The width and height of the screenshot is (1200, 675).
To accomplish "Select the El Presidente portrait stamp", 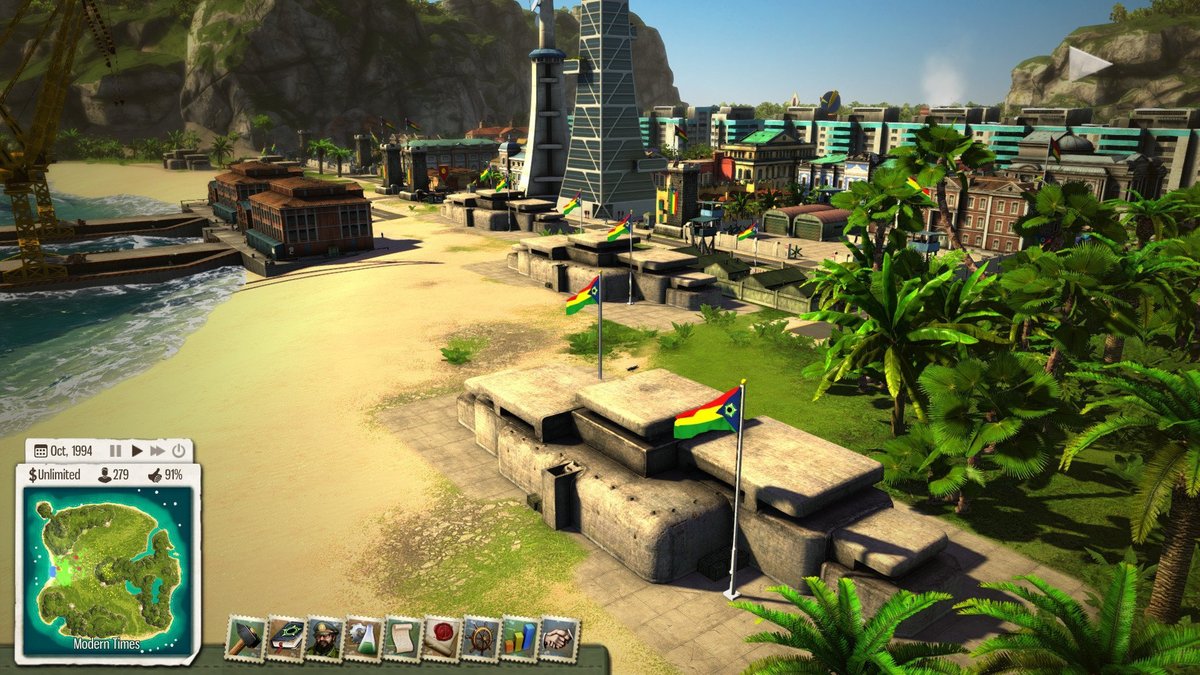I will (324, 638).
